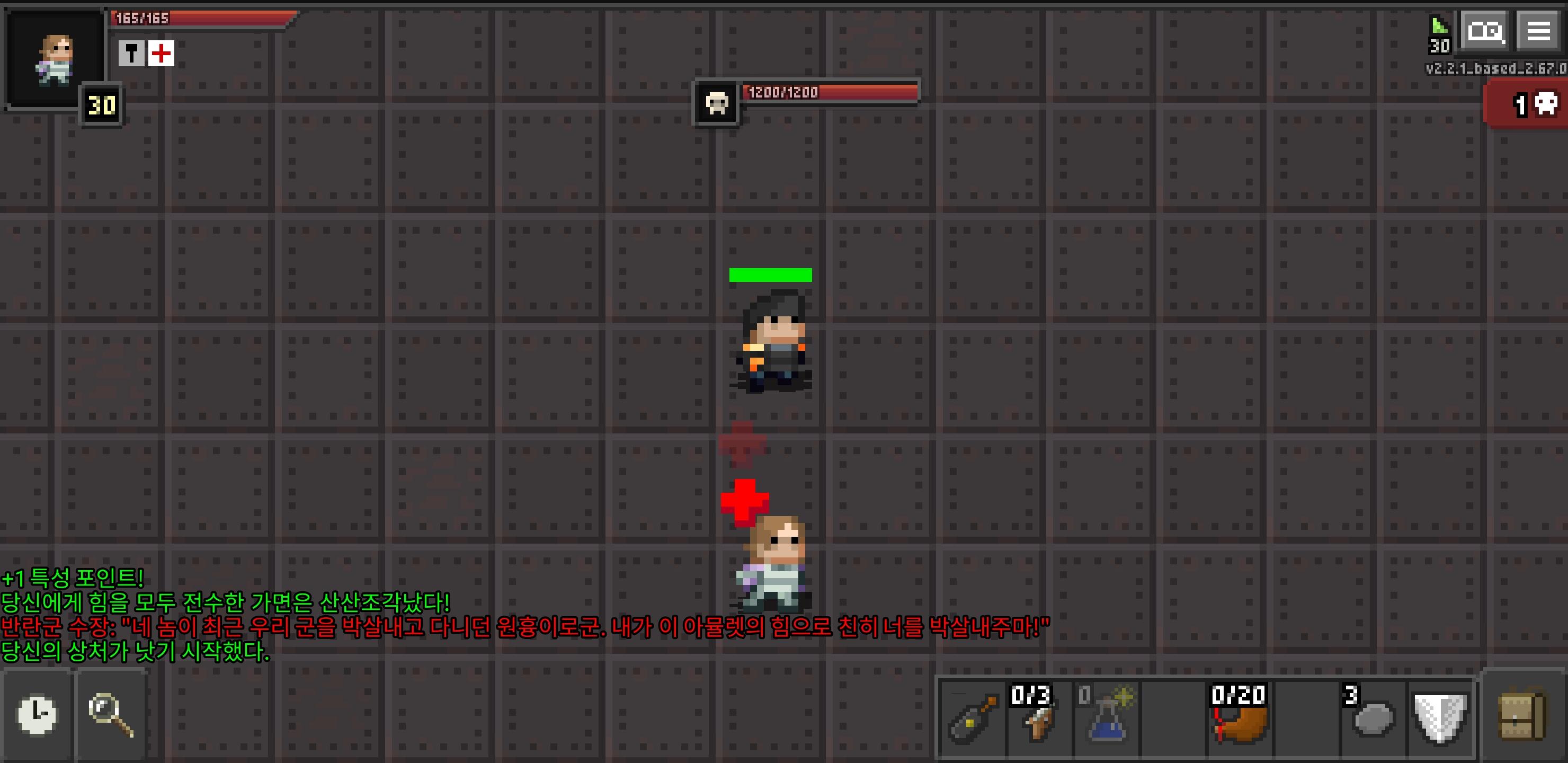
Task: Select the quickslot with 0/3 throwing knives
Action: (1038, 718)
